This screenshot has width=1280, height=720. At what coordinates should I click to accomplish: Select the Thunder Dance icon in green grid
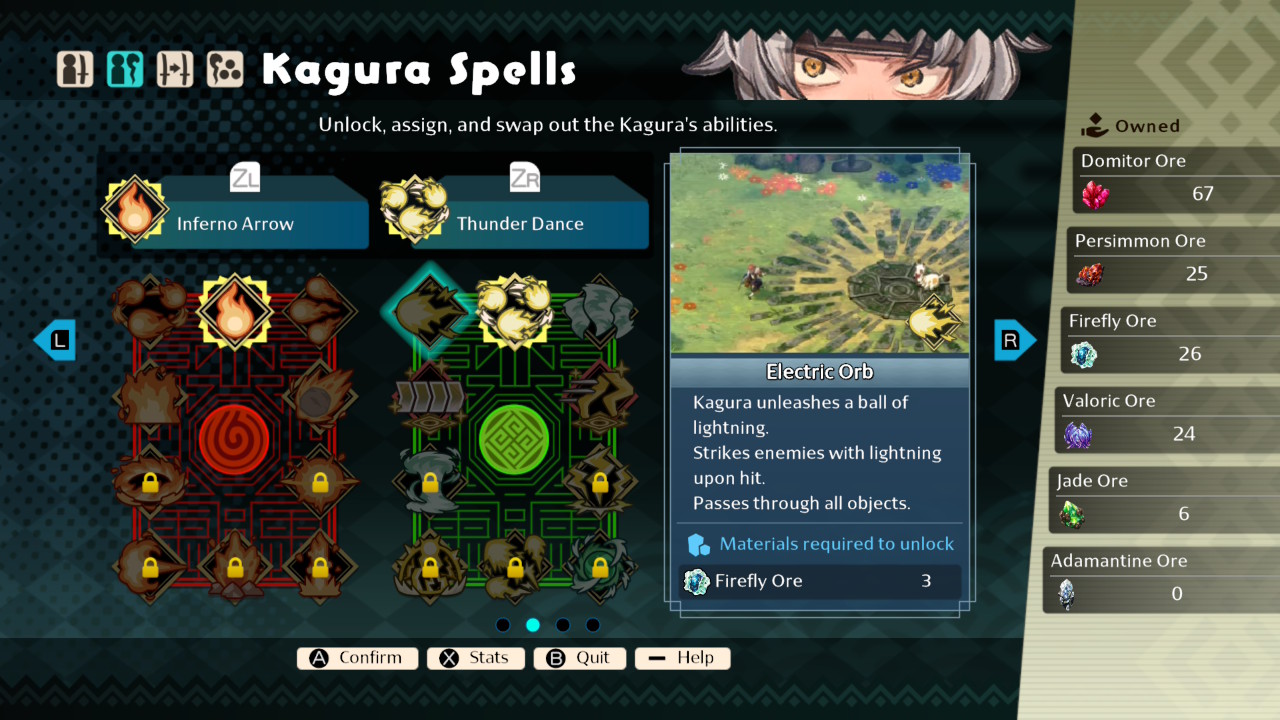(x=514, y=311)
